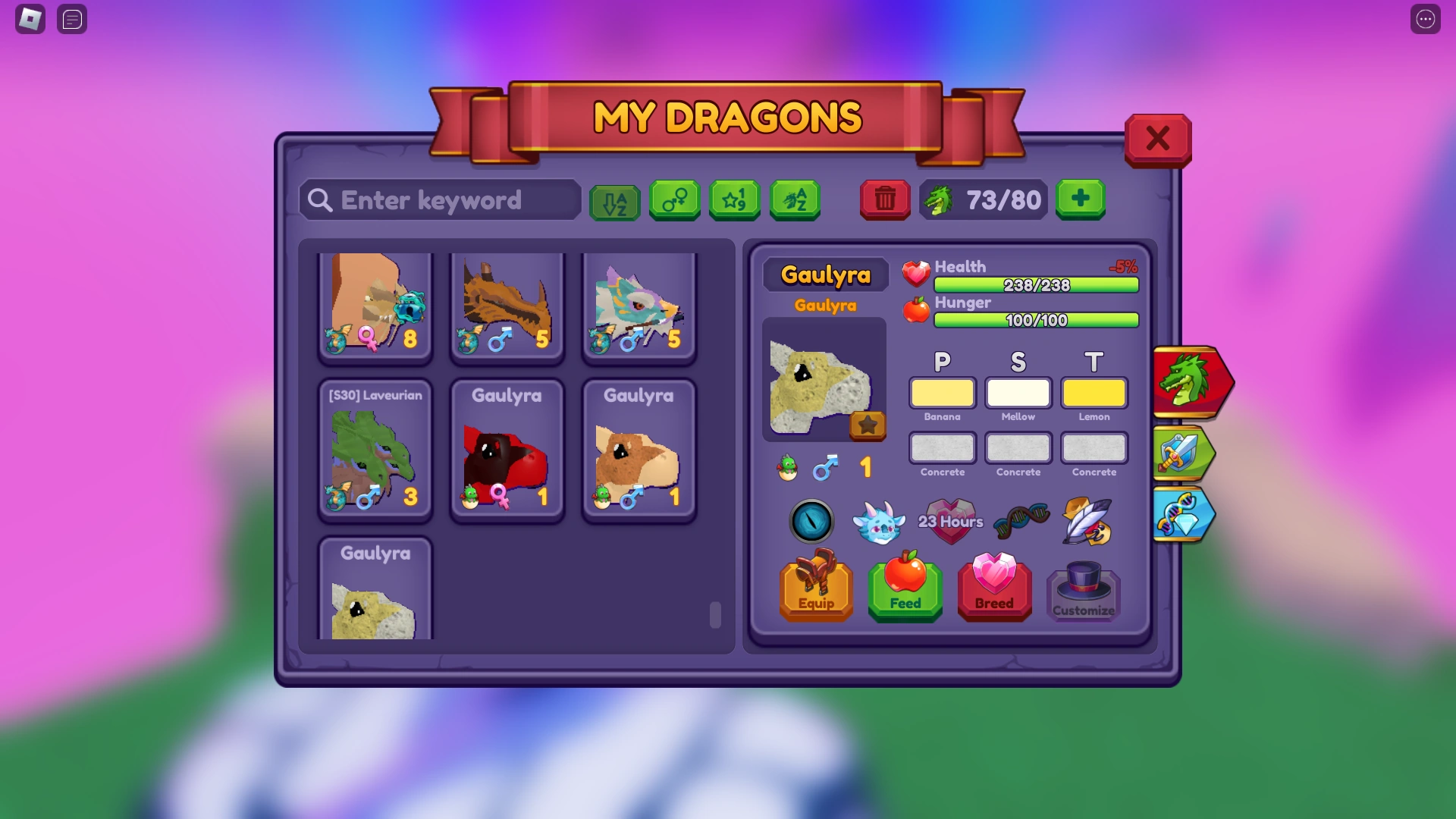Click the trash icon to delete dragons
Screen dimensions: 1456x819
884,199
